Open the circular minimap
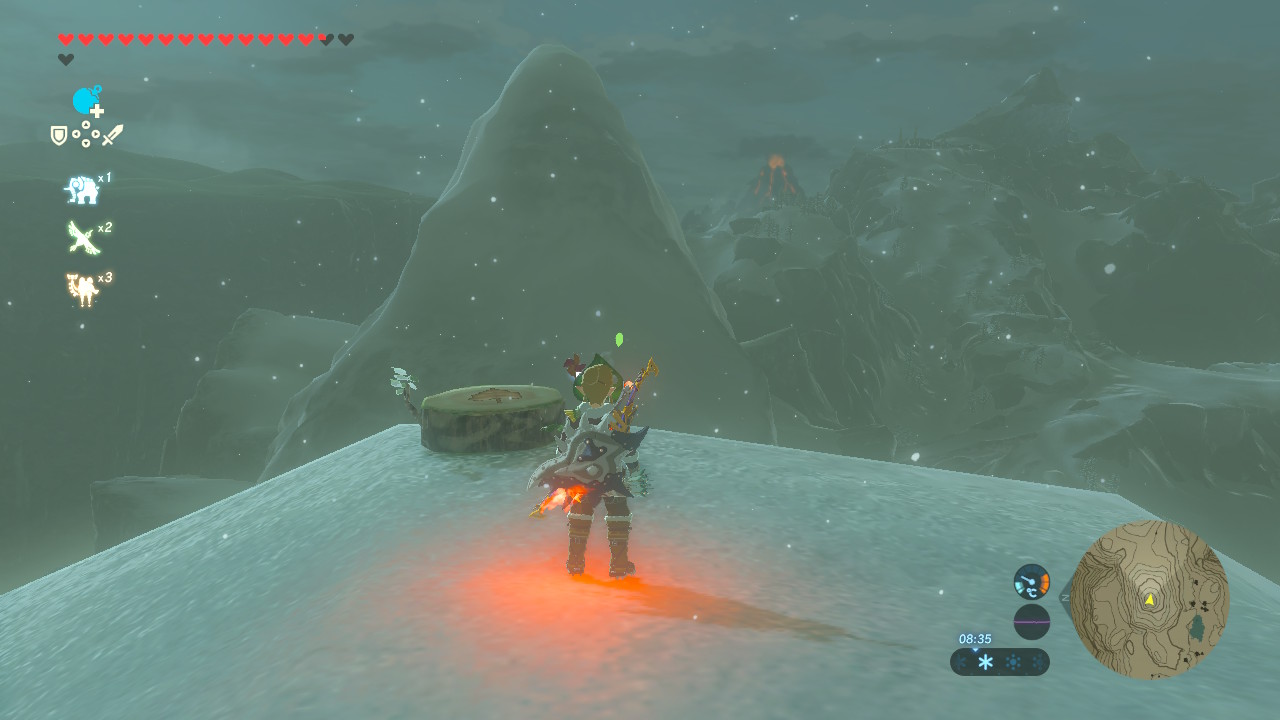Screen dimensions: 1280x720 [x=1149, y=599]
